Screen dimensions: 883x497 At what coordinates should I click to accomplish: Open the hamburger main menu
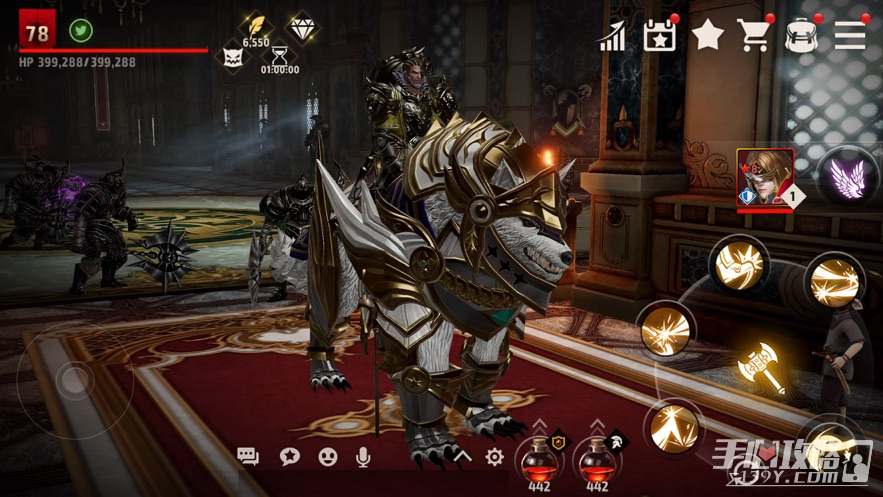pyautogui.click(x=850, y=36)
